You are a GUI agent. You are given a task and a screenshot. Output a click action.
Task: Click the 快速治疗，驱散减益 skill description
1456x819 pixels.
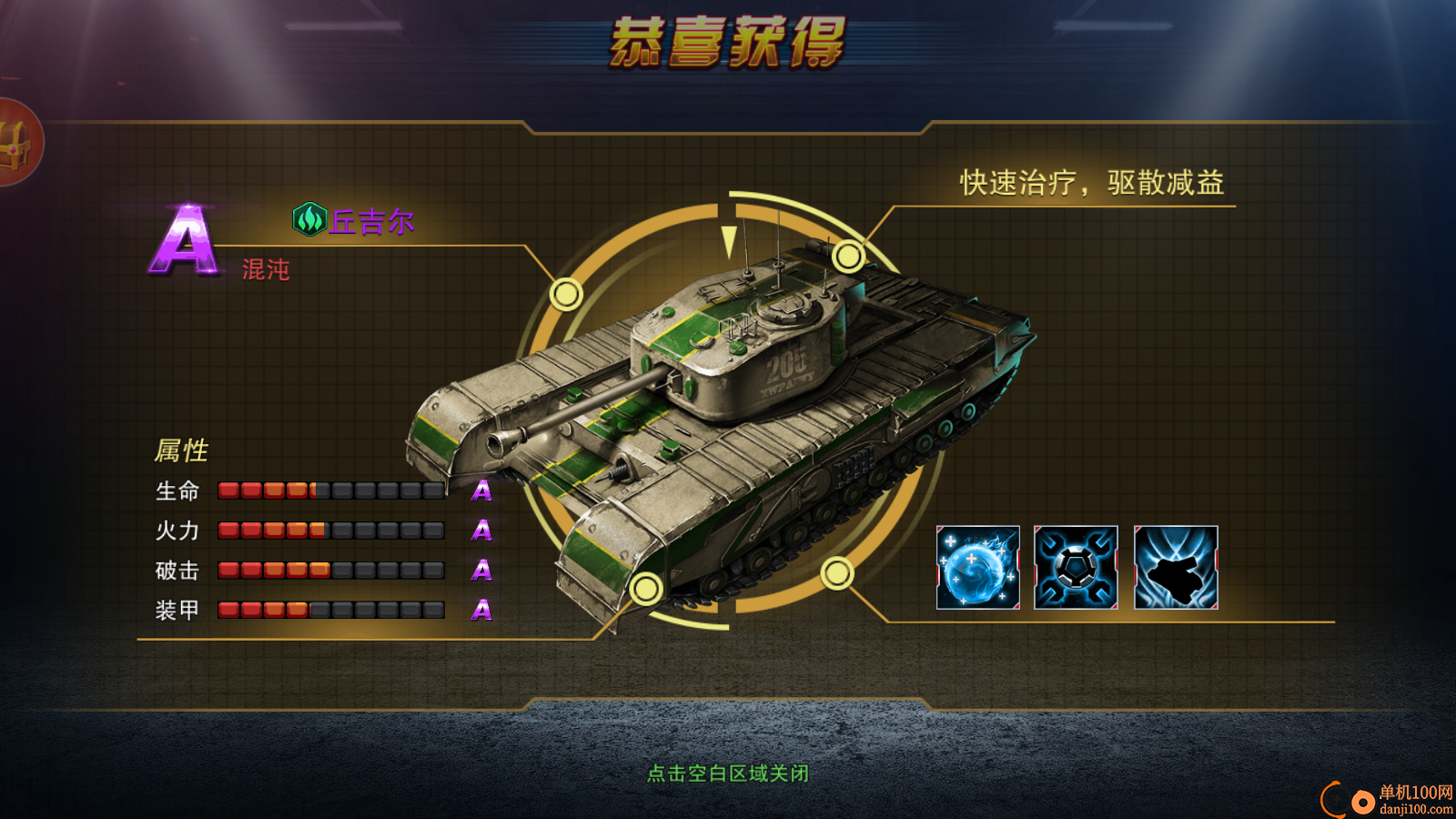[x=1091, y=183]
